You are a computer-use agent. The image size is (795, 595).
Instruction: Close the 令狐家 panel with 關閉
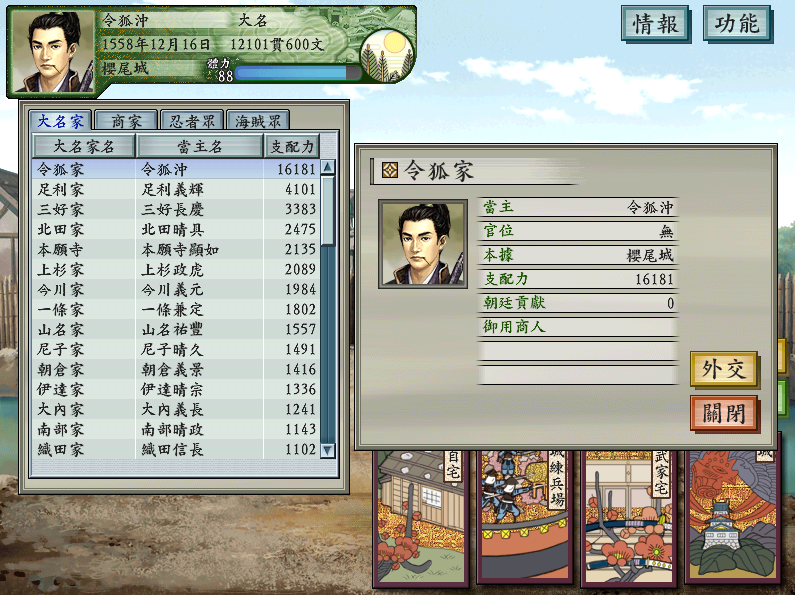[724, 413]
